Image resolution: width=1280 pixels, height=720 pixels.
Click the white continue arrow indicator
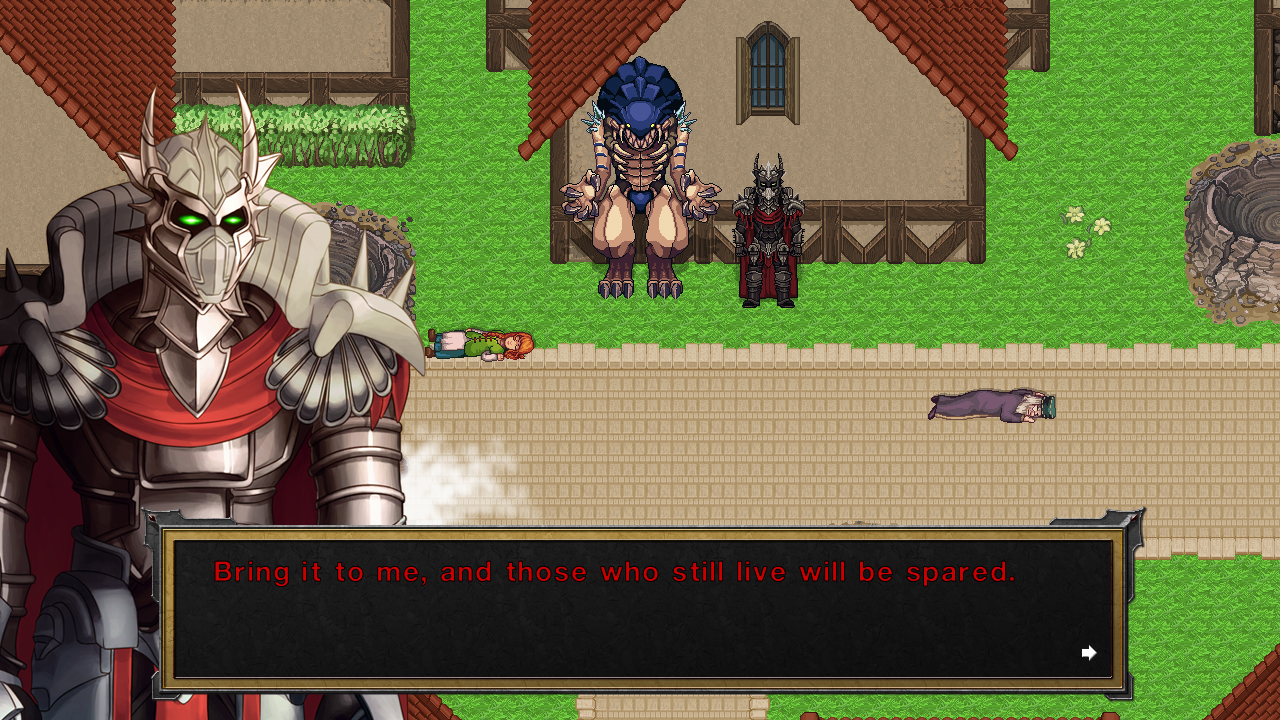(1089, 652)
